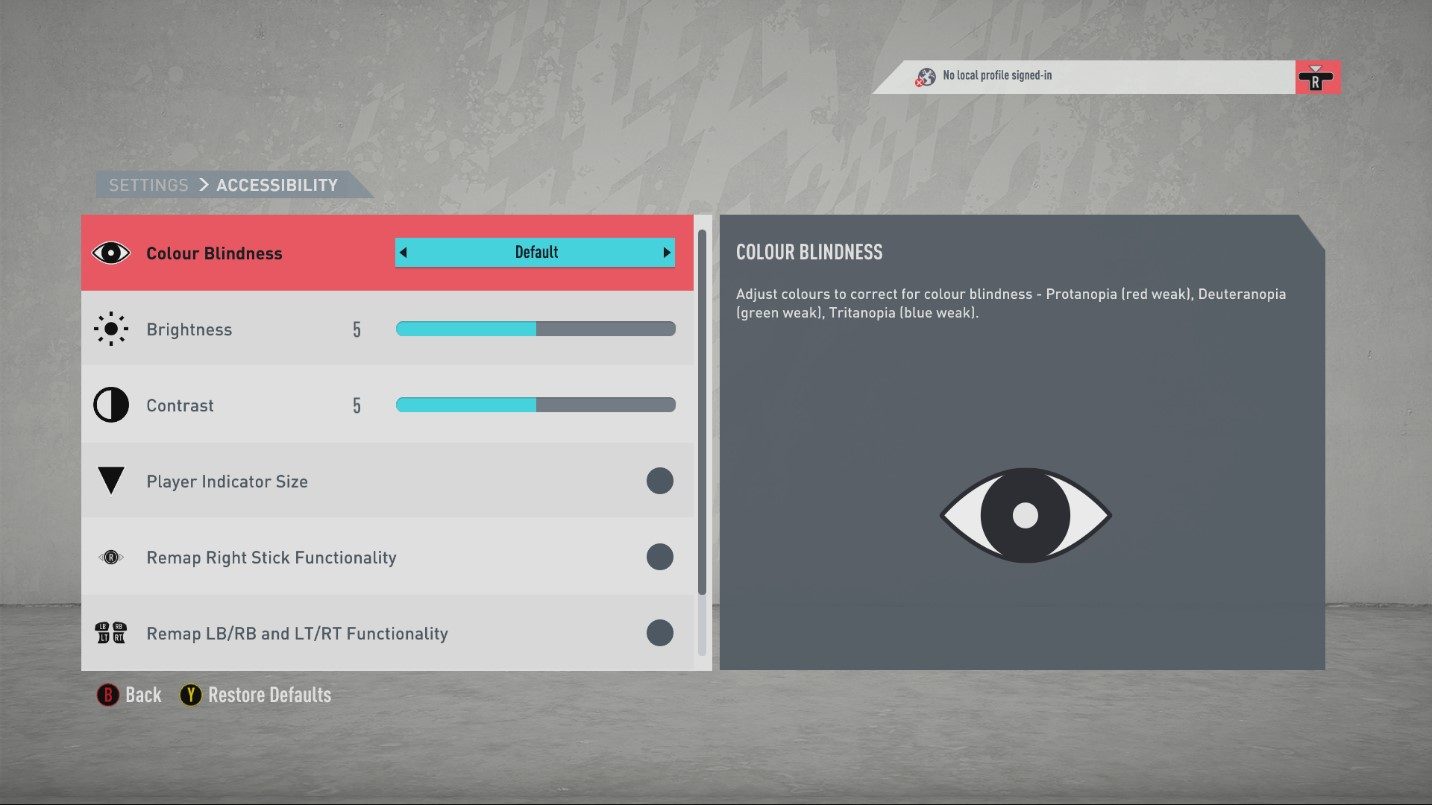Image resolution: width=1432 pixels, height=805 pixels.
Task: Adjust the Brightness slider
Action: point(535,328)
